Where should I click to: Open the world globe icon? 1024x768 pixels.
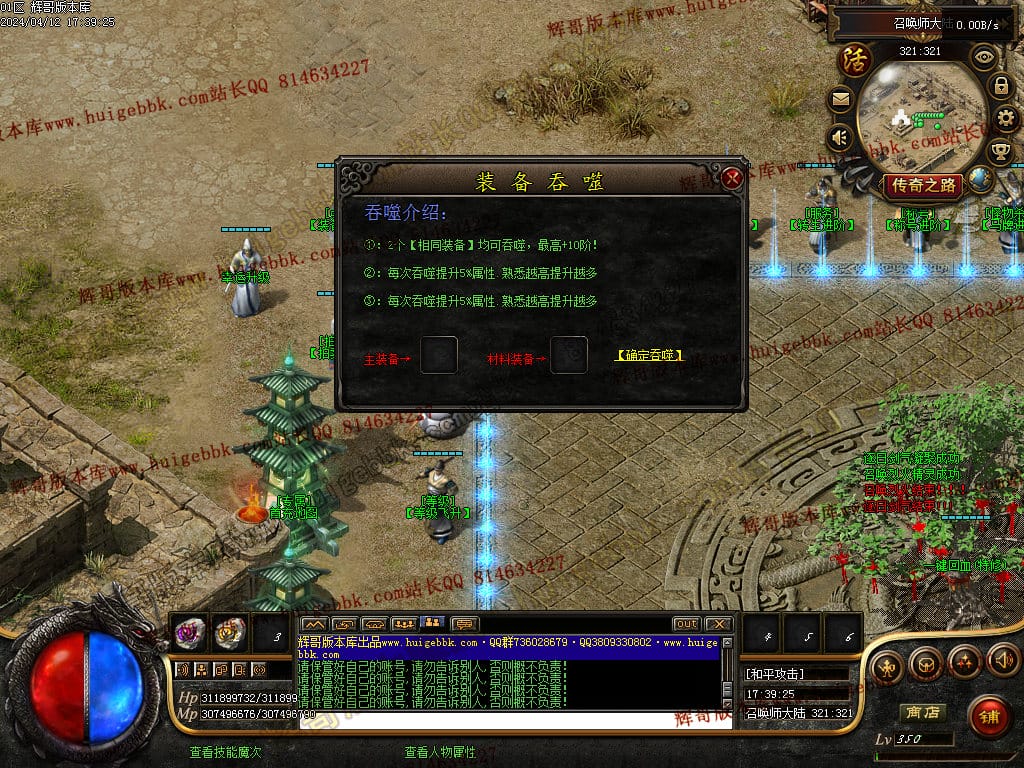pyautogui.click(x=981, y=179)
